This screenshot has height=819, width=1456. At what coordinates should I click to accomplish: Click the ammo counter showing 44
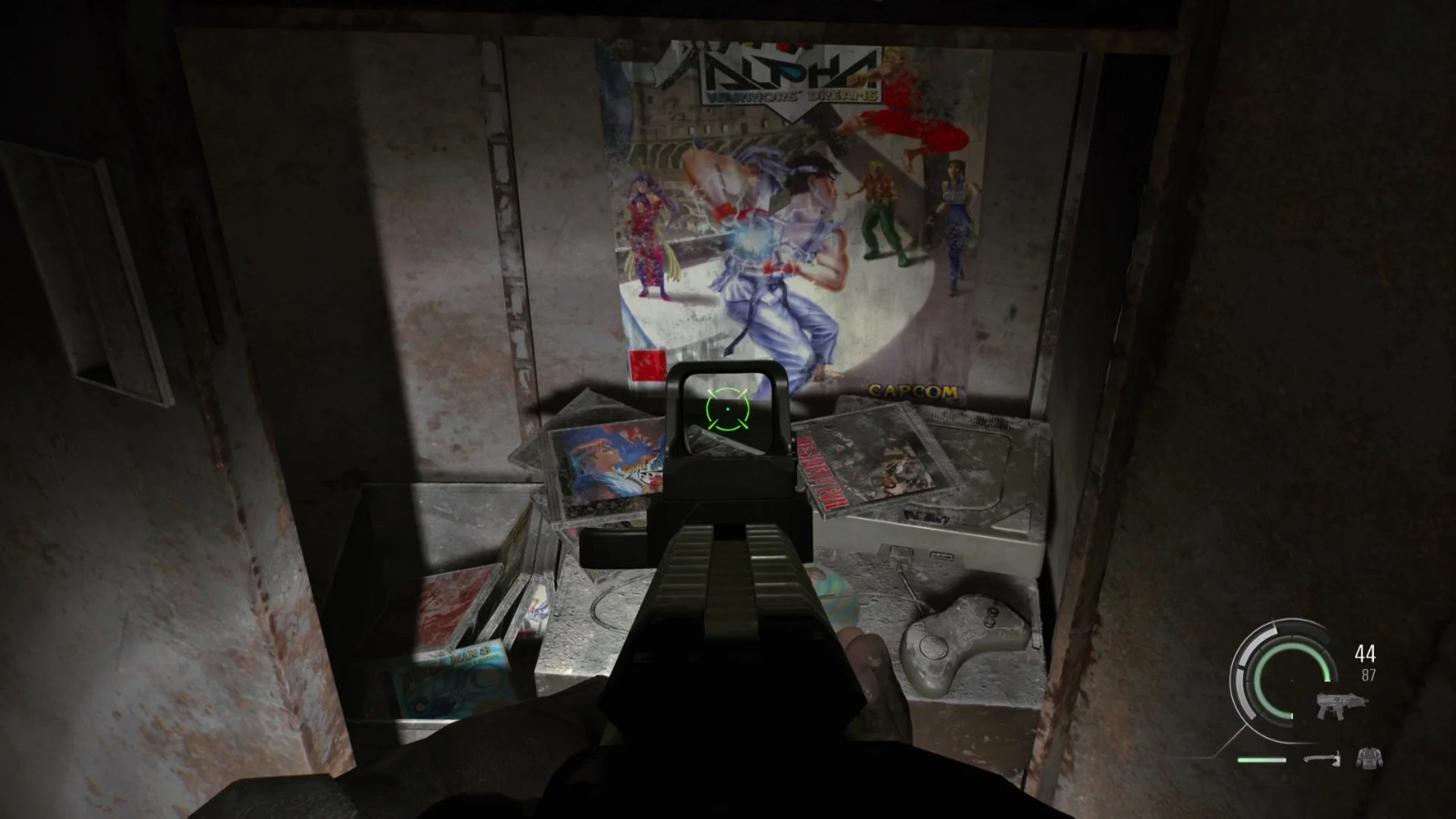(x=1364, y=653)
